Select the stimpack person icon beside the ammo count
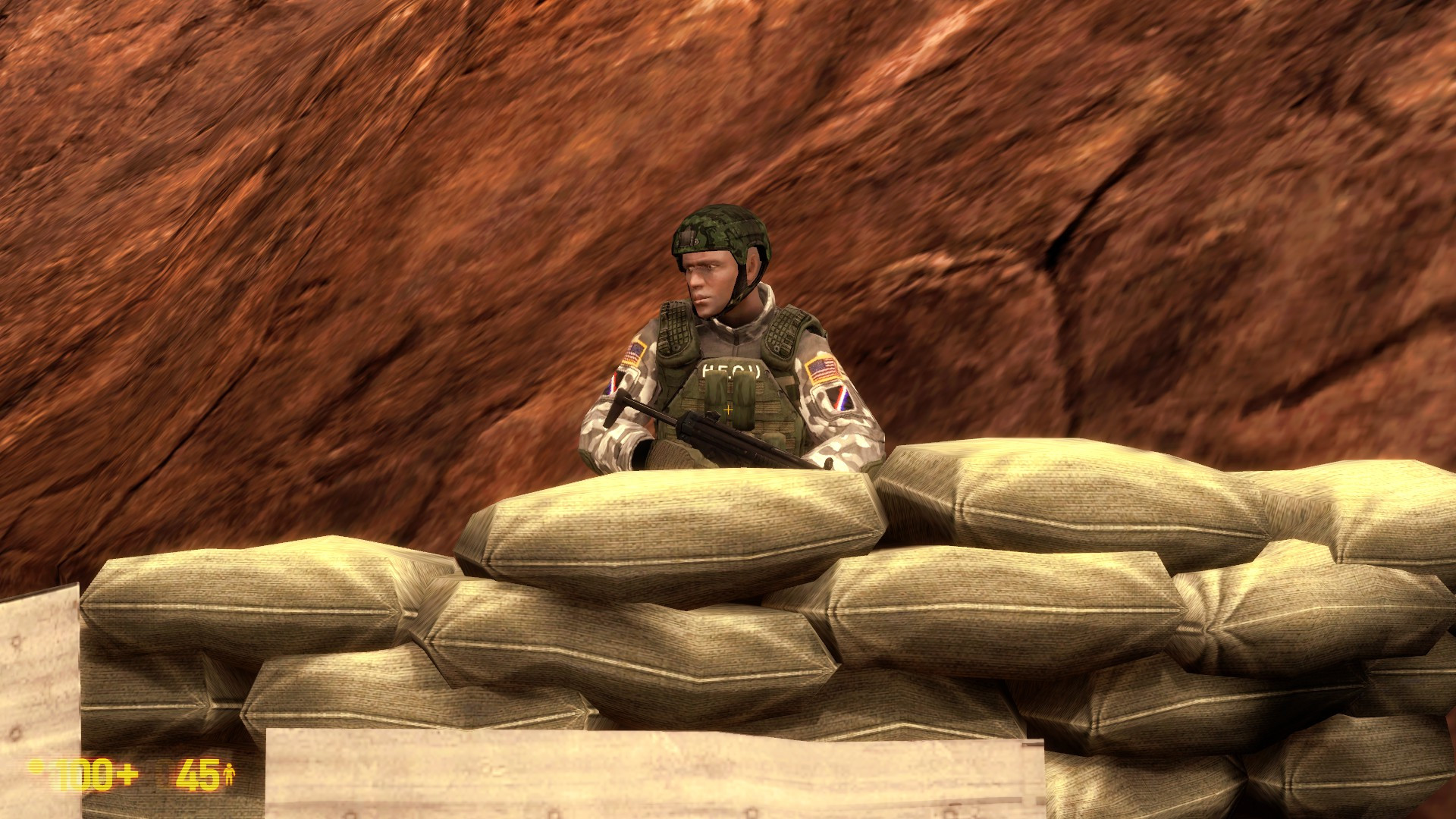The height and width of the screenshot is (819, 1456). point(230,773)
